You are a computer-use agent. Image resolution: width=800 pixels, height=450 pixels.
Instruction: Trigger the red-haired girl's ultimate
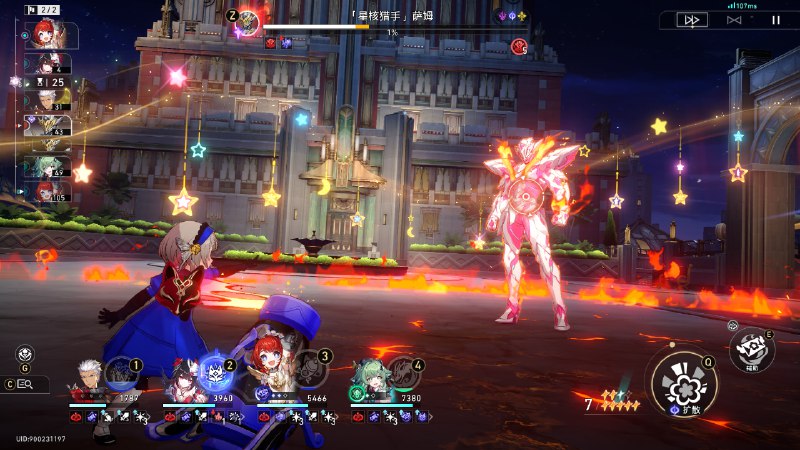(x=309, y=370)
